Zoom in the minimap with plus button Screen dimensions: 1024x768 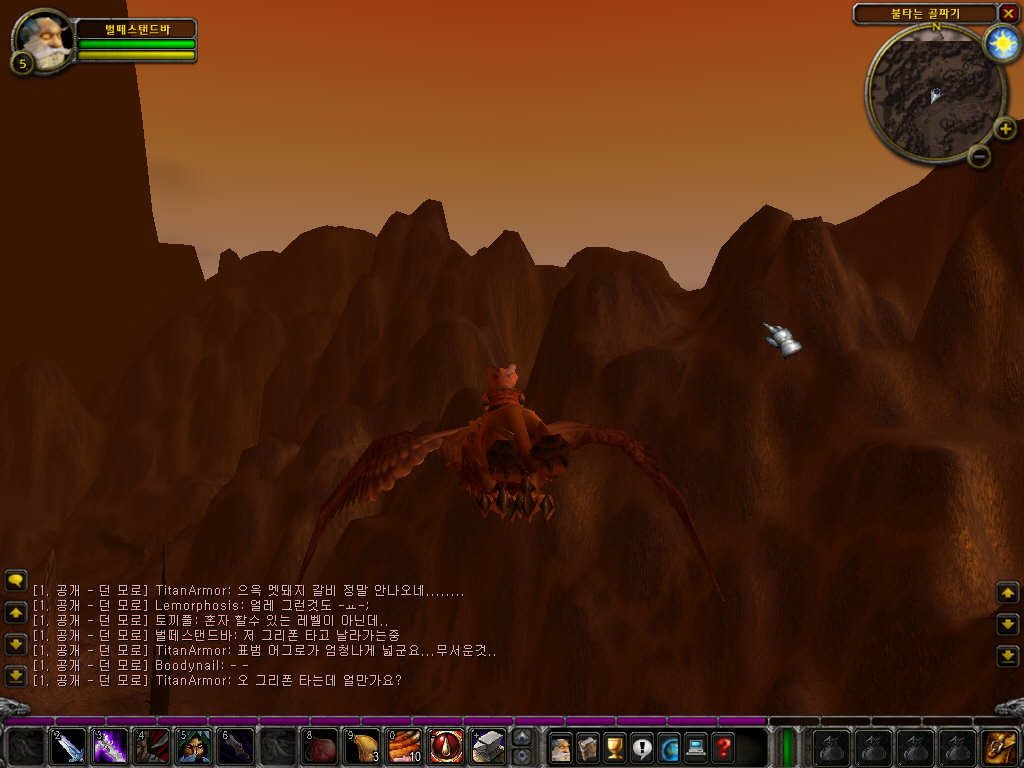click(x=1004, y=128)
